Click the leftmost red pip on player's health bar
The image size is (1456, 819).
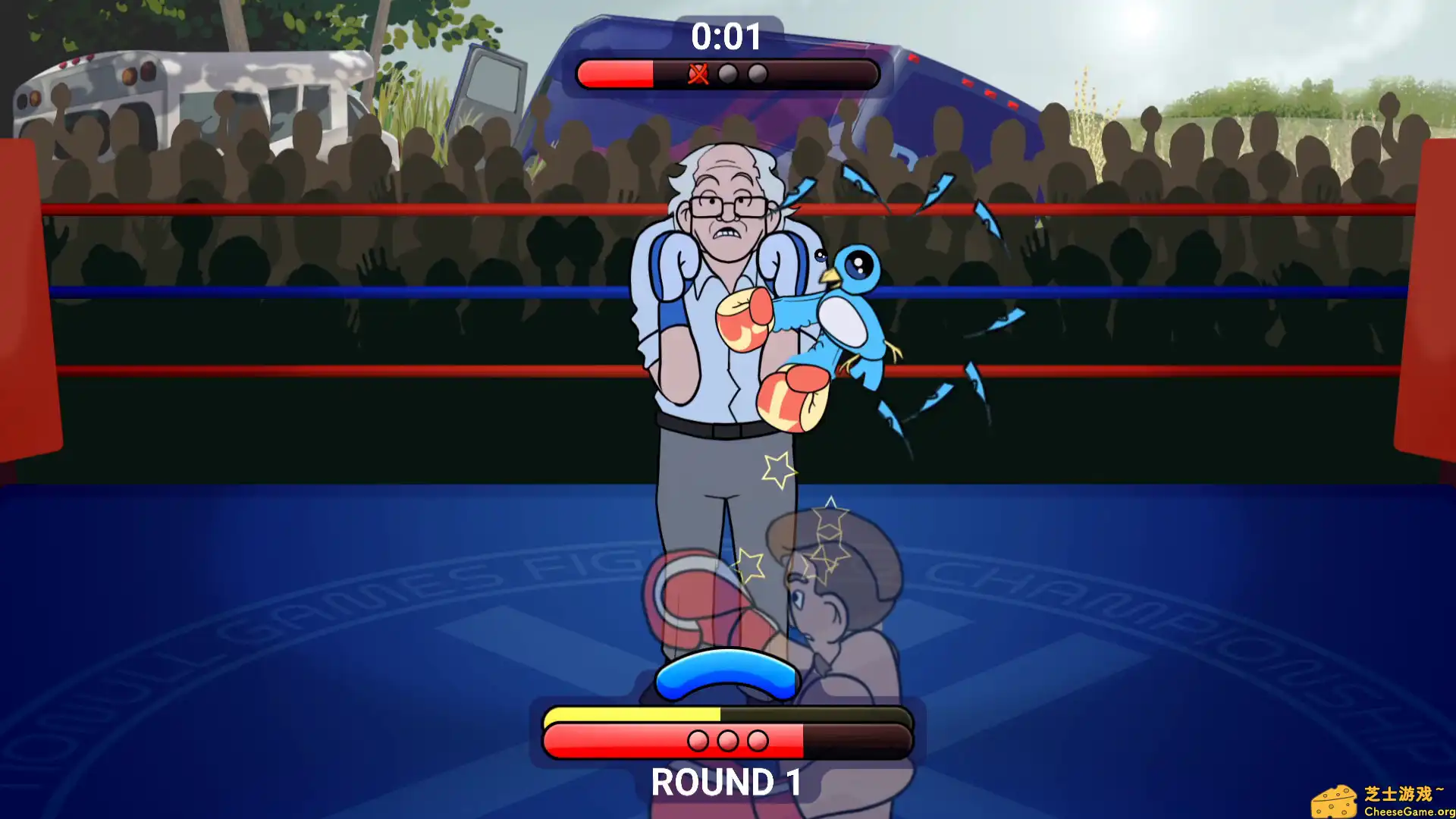tap(697, 741)
